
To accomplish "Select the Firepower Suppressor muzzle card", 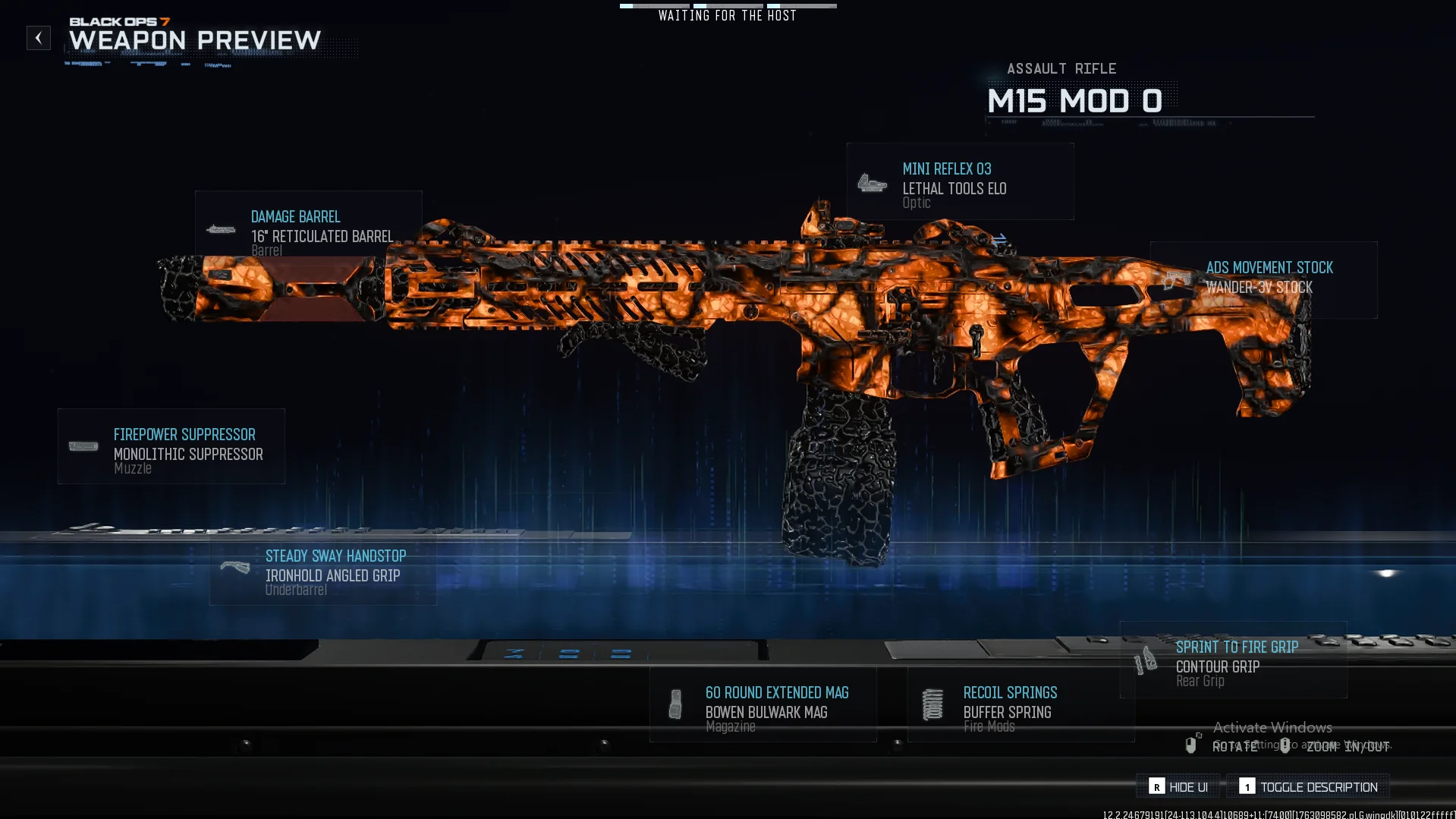I will click(171, 447).
